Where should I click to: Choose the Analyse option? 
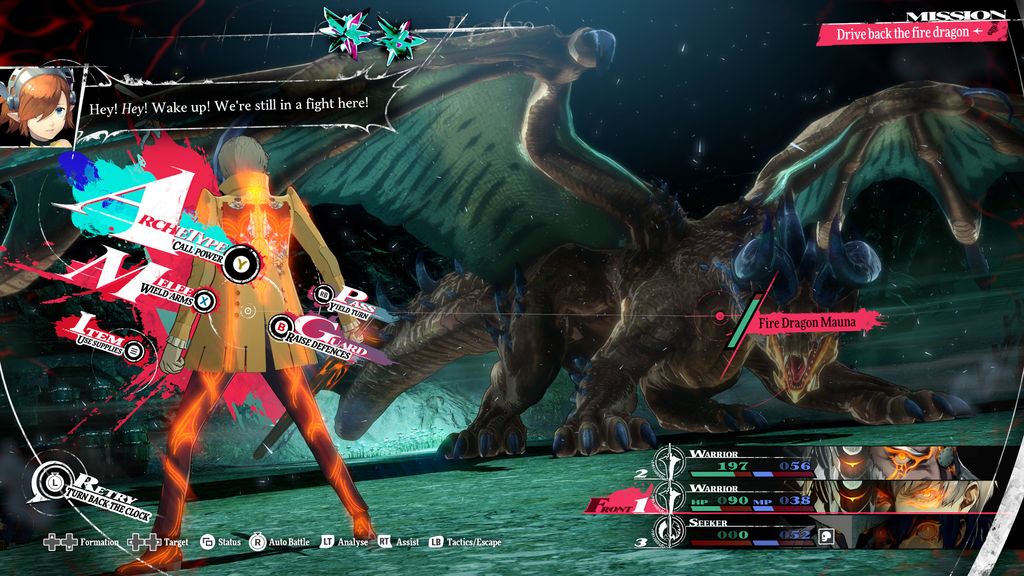tap(345, 542)
